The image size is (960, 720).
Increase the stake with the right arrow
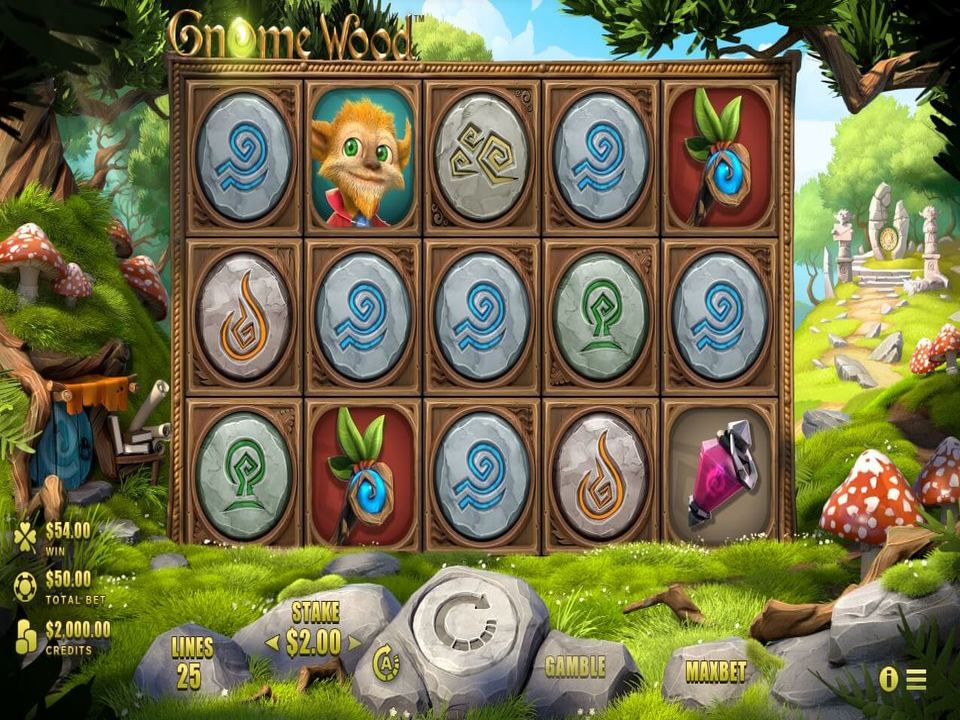(354, 643)
